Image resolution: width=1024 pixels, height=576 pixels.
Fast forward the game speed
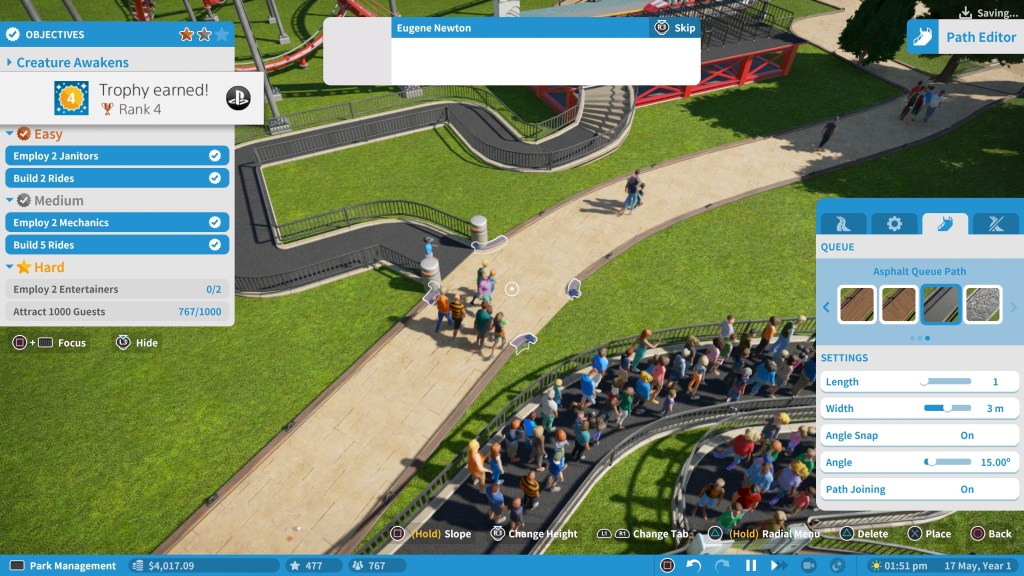780,566
